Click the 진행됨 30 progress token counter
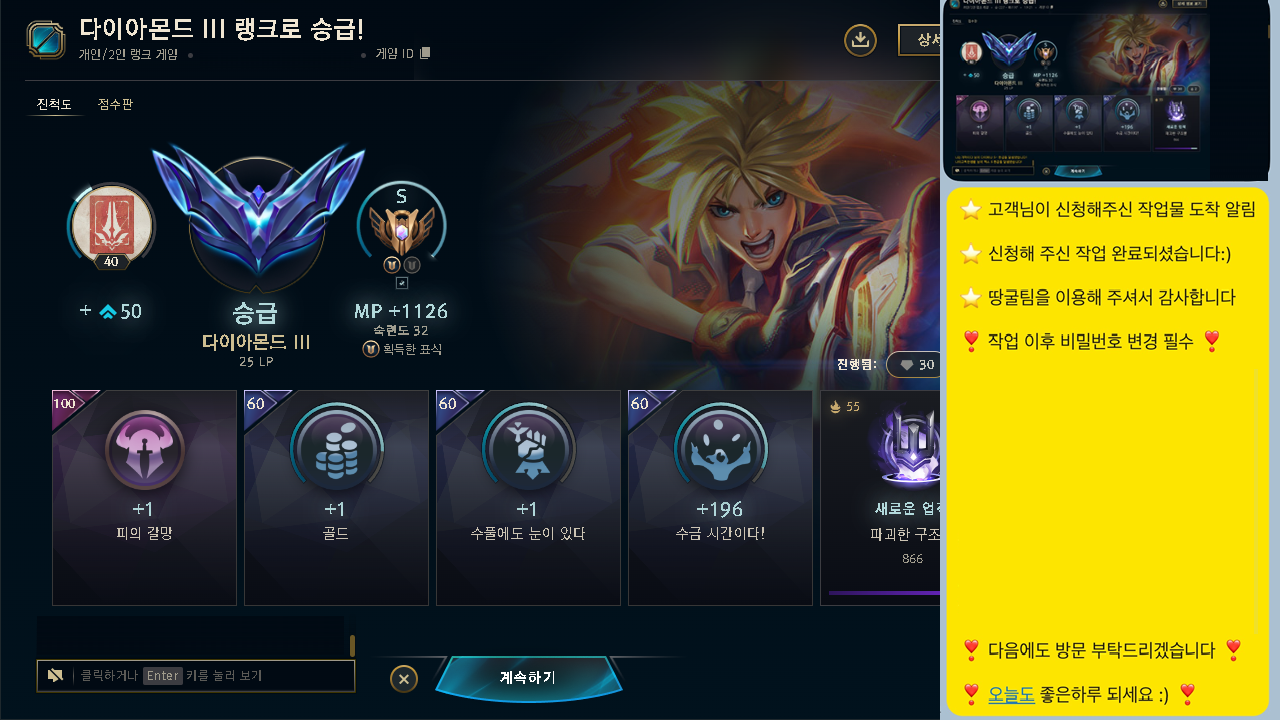Screen dimensions: 1280x720 click(x=916, y=365)
